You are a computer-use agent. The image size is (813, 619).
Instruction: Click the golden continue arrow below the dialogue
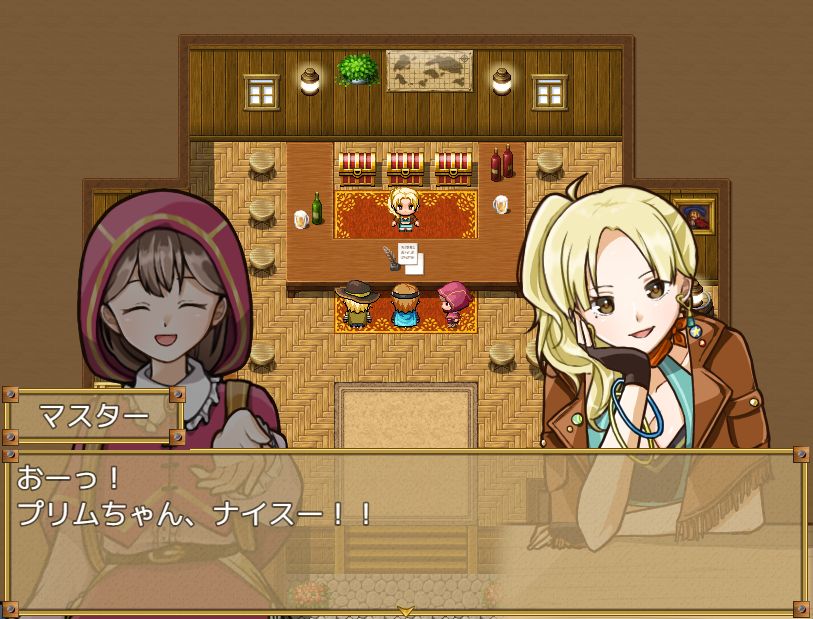pyautogui.click(x=406, y=610)
